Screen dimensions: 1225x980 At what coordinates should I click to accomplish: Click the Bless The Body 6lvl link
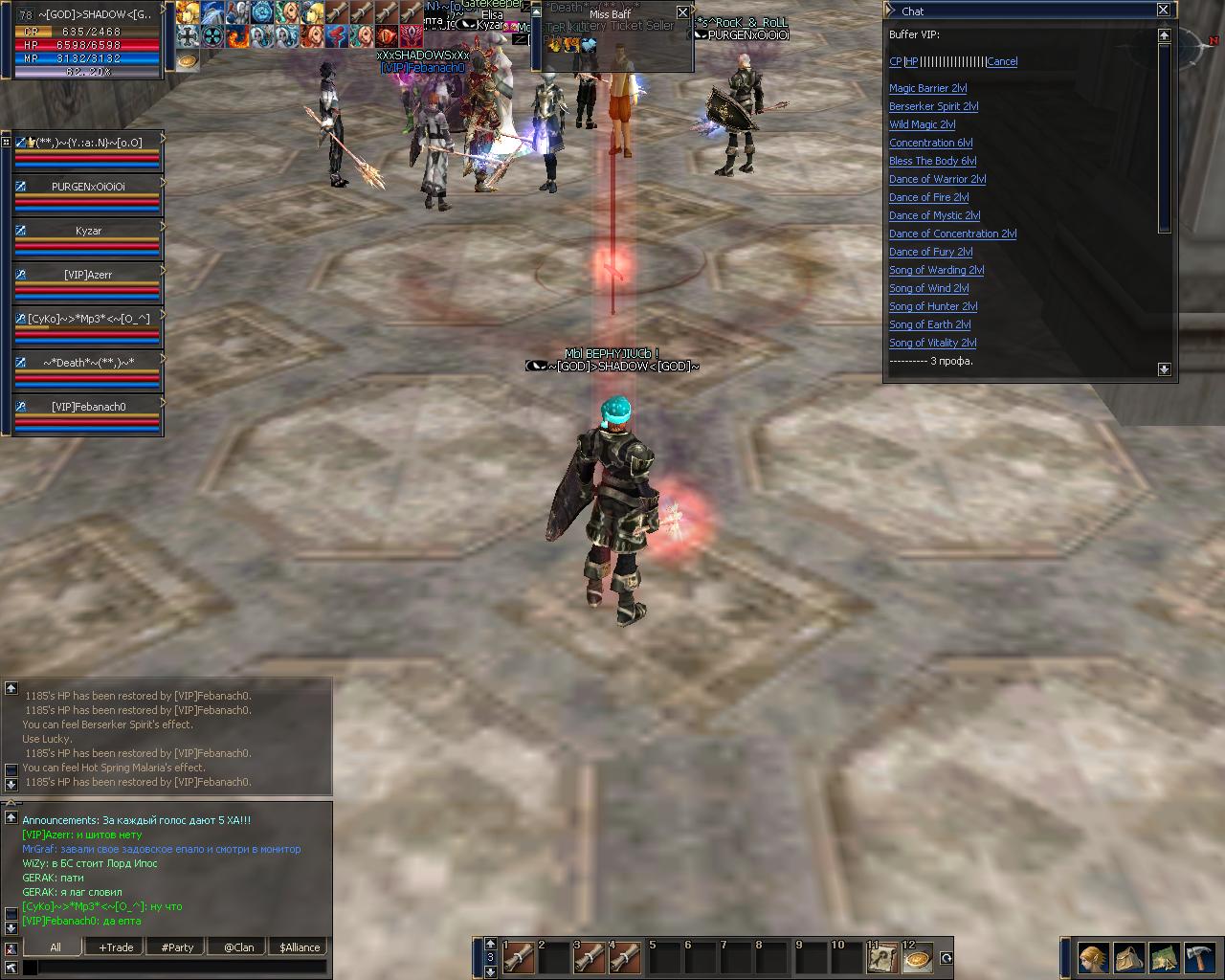coord(932,161)
